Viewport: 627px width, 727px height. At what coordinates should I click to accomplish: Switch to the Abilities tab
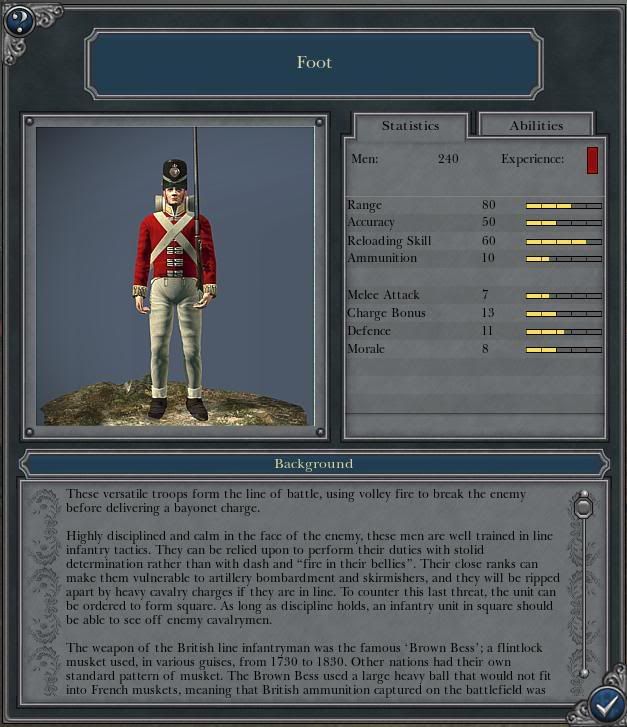536,126
